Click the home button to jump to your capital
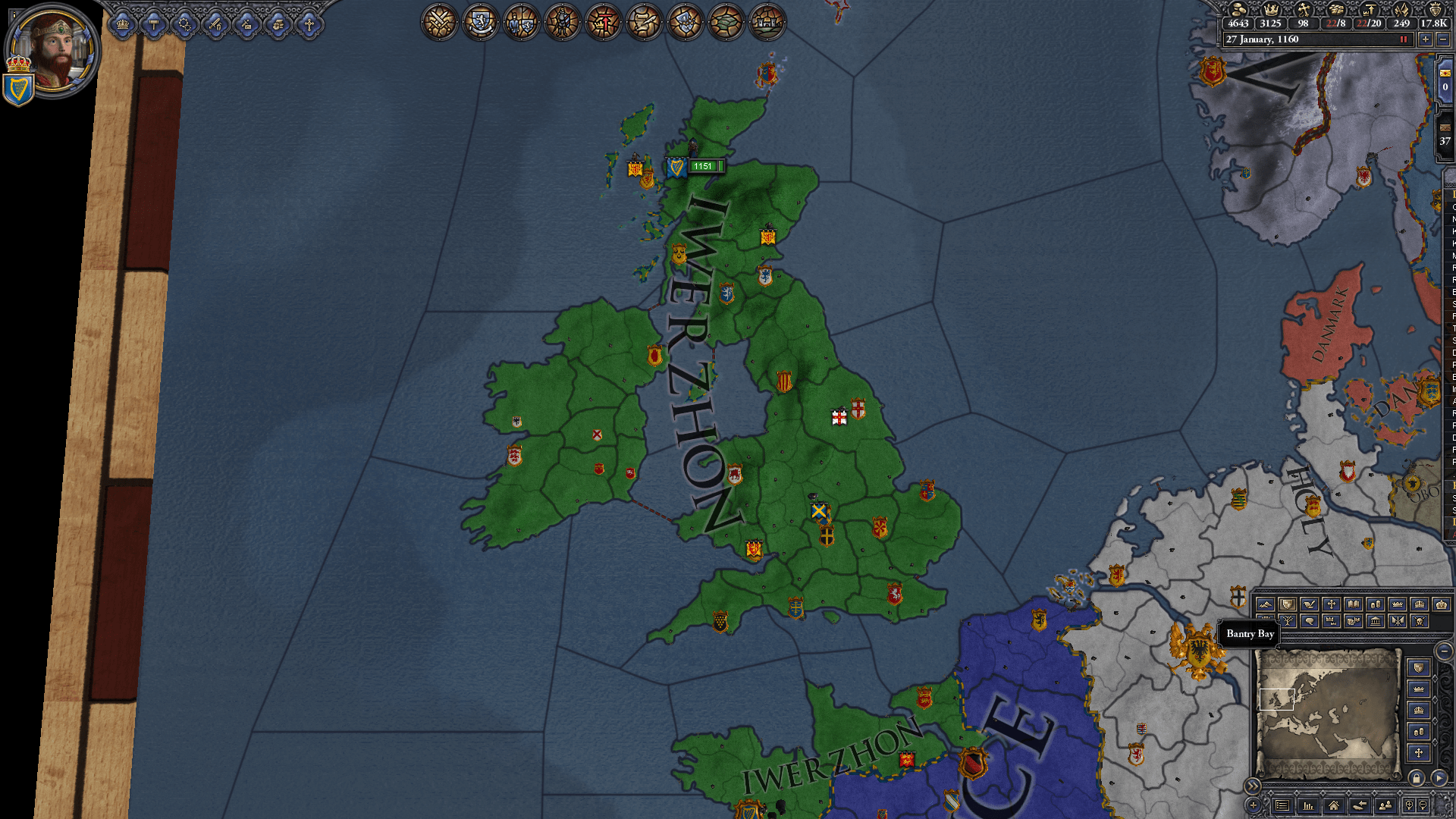Image resolution: width=1456 pixels, height=819 pixels. click(x=1334, y=805)
